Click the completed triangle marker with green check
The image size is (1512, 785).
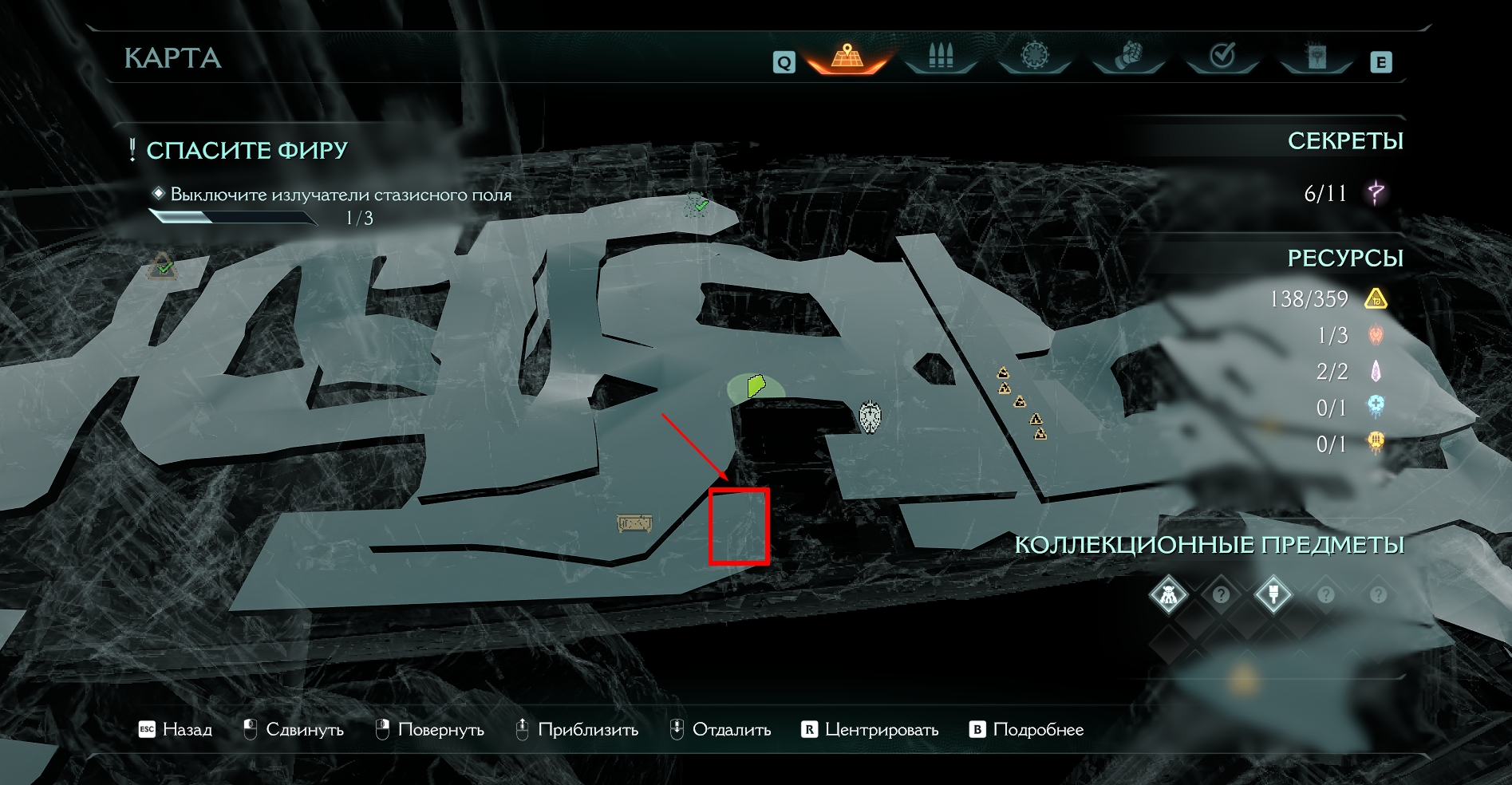pos(163,266)
